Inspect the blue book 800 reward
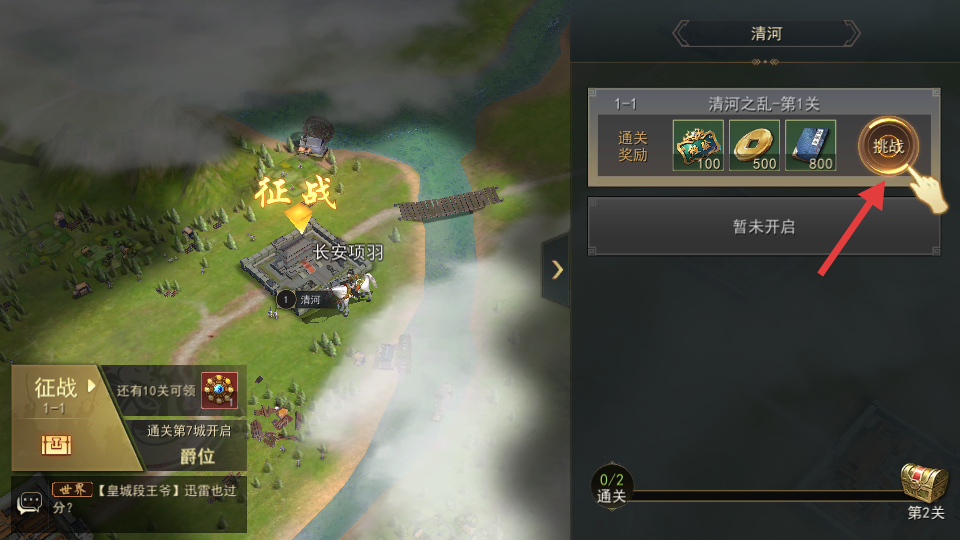The height and width of the screenshot is (540, 960). (810, 145)
